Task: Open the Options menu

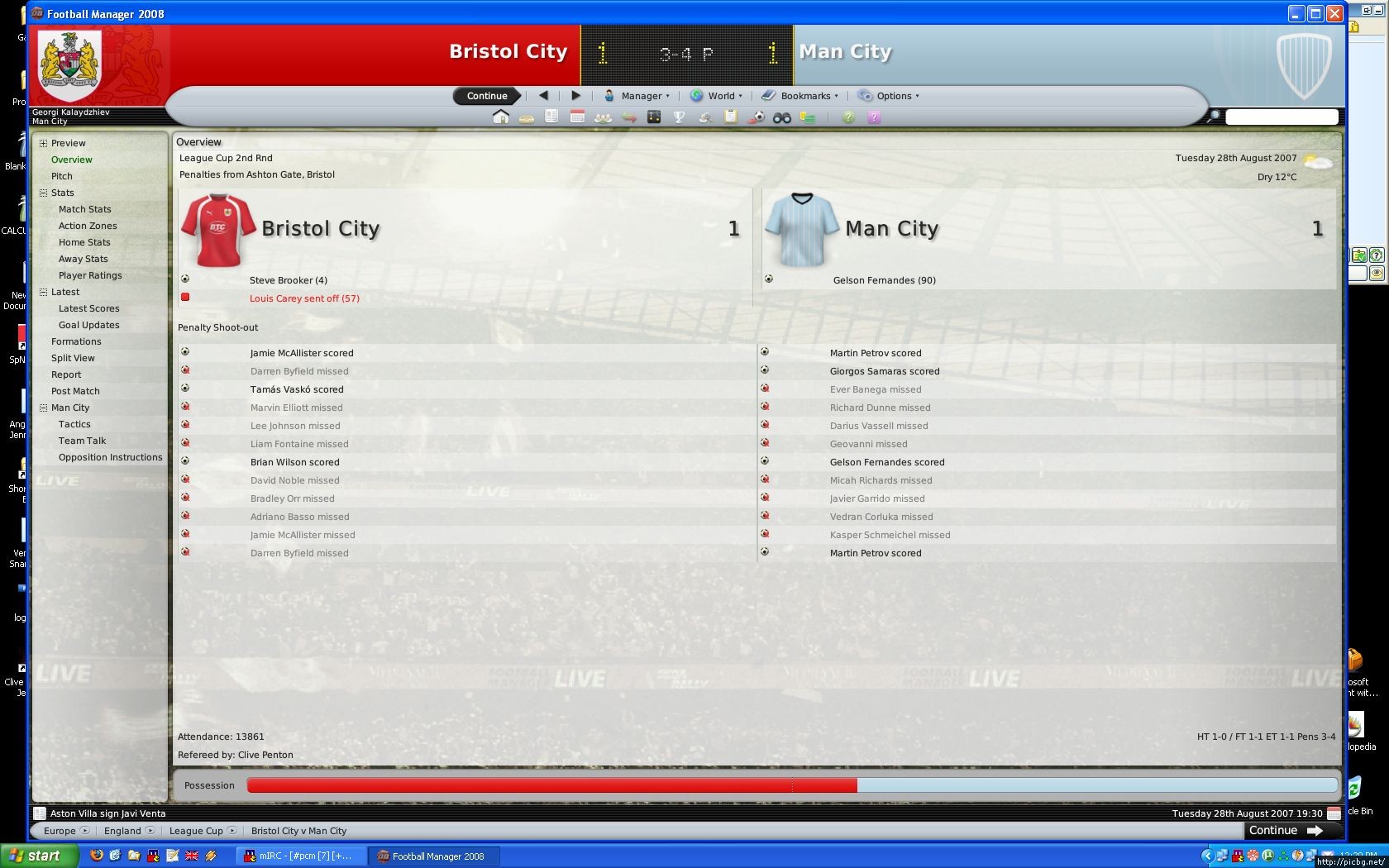Action: 889,96
